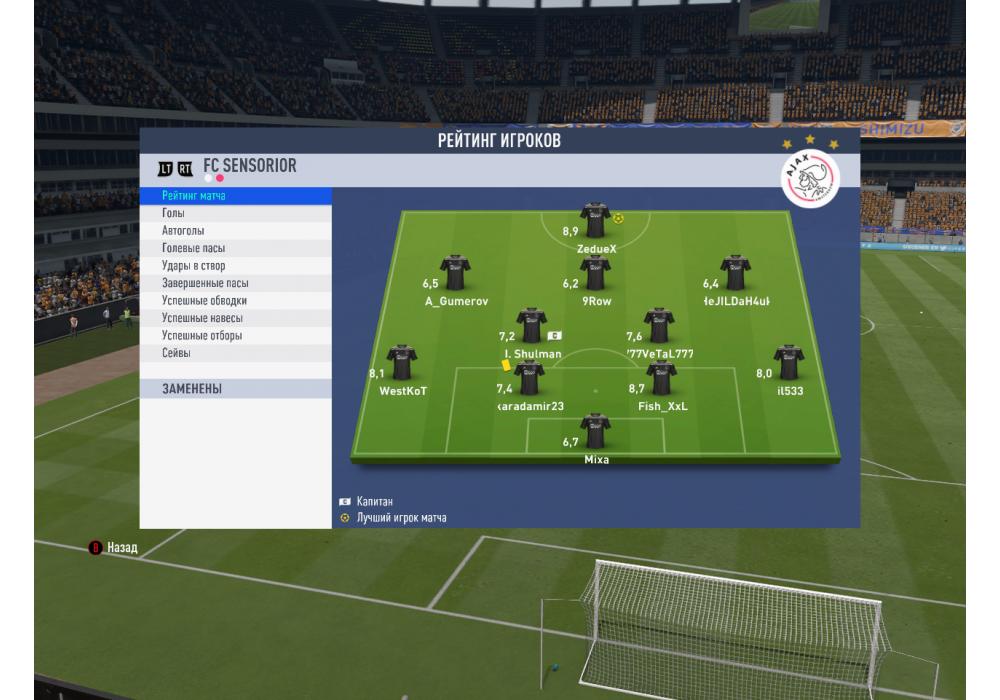Image resolution: width=1000 pixels, height=700 pixels.
Task: Choose 'Успешные обводки' entry
Action: [x=235, y=301]
